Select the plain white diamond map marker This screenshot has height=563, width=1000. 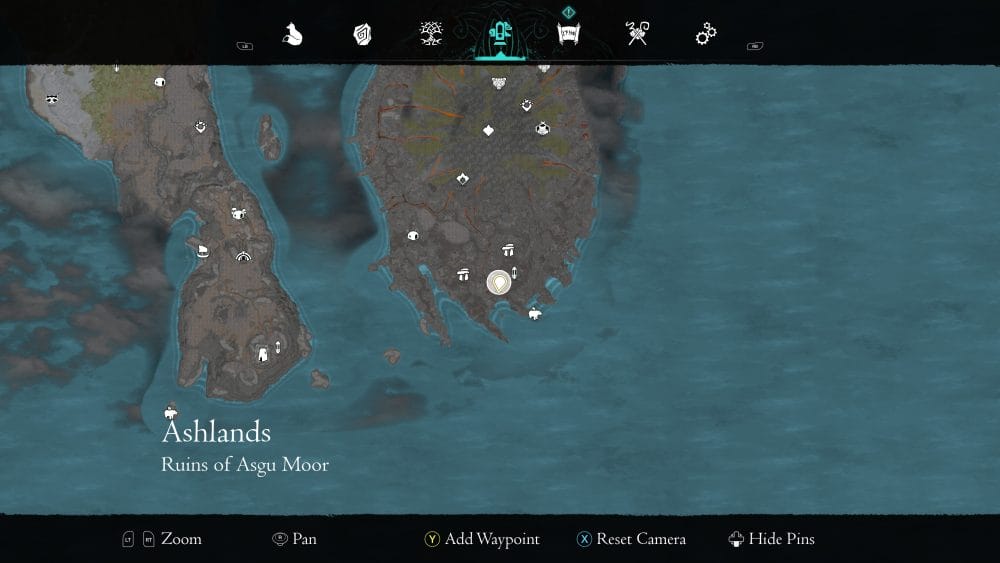[489, 130]
